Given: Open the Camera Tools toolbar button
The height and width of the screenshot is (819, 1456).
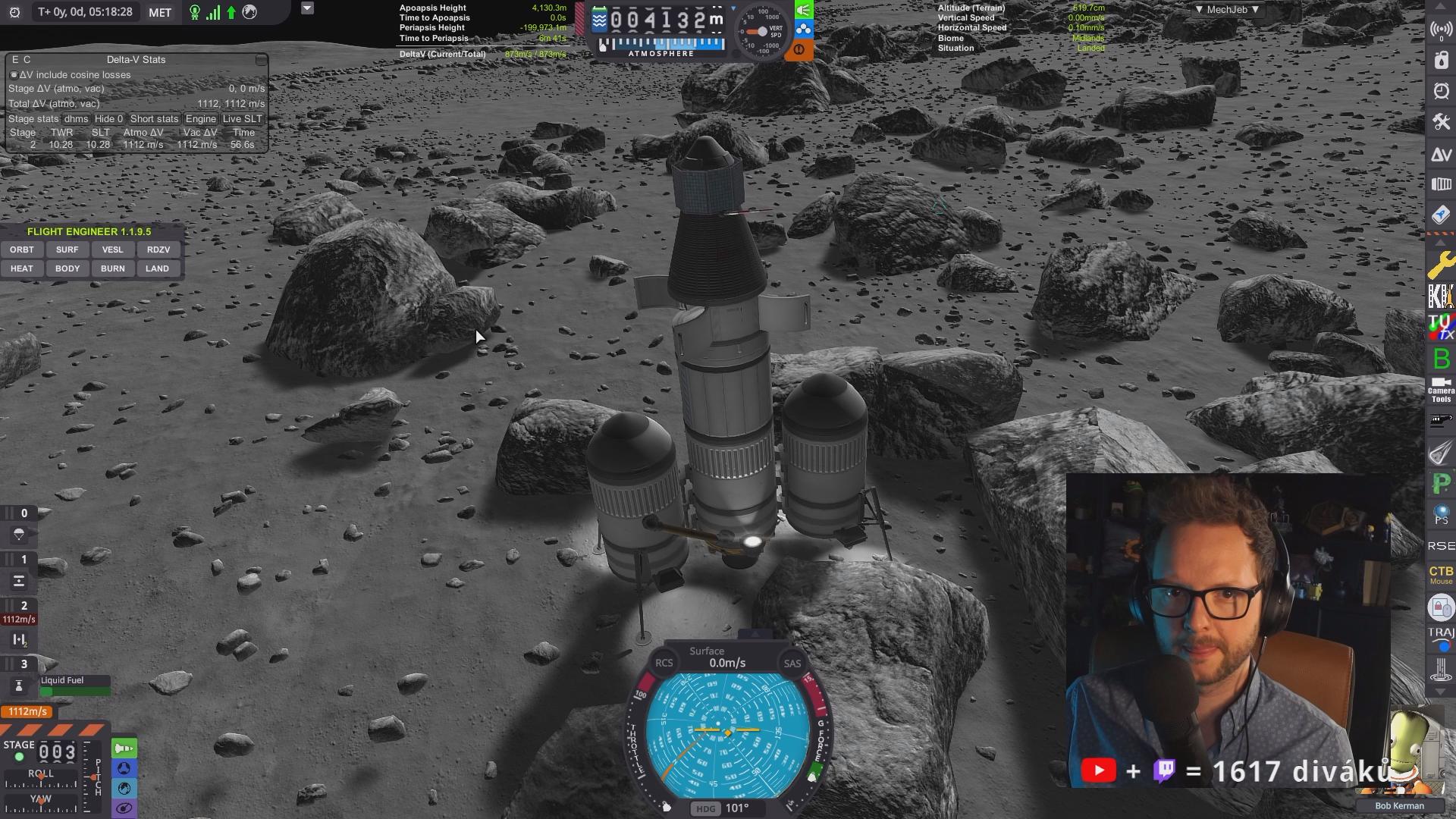Looking at the screenshot, I should tap(1441, 390).
